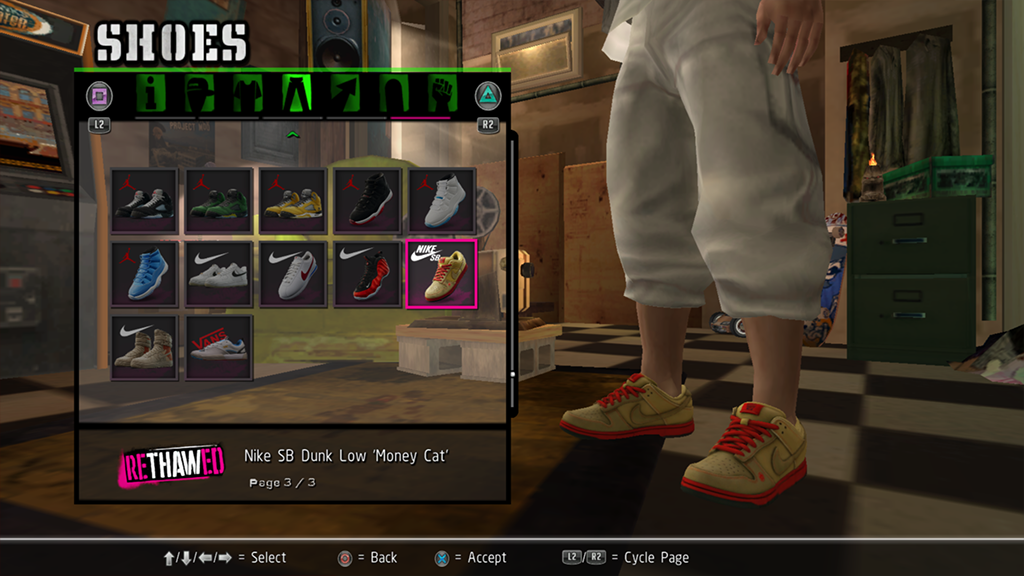Choose the white Jordan high-top with icy sole
This screenshot has width=1024, height=576.
point(442,201)
